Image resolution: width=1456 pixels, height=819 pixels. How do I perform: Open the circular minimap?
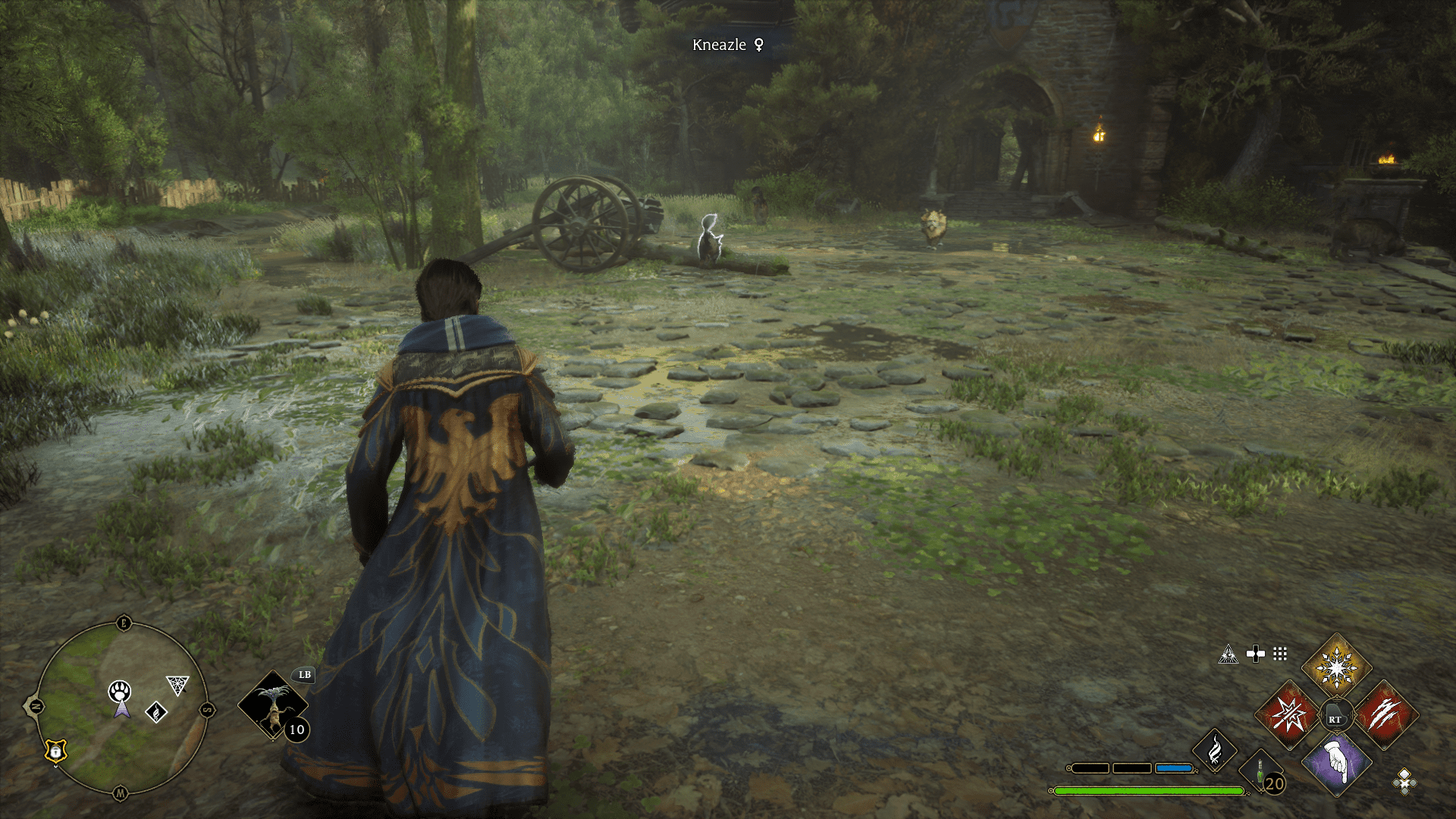pos(121,709)
